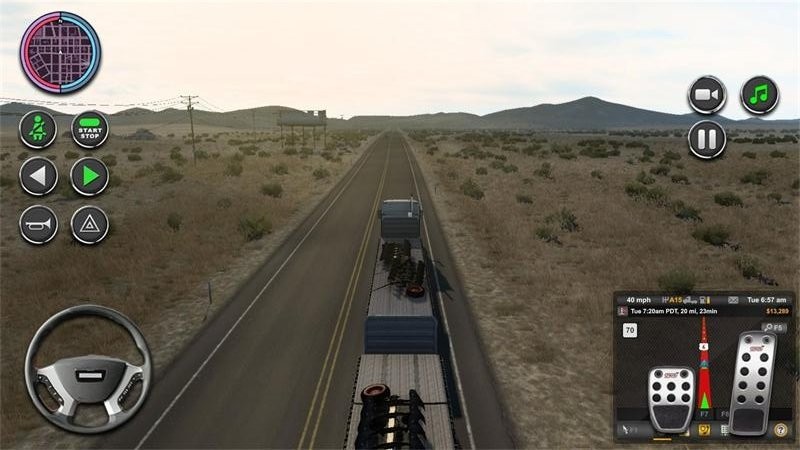Activate the left turn signal arrow
This screenshot has height=450, width=800.
[x=38, y=177]
